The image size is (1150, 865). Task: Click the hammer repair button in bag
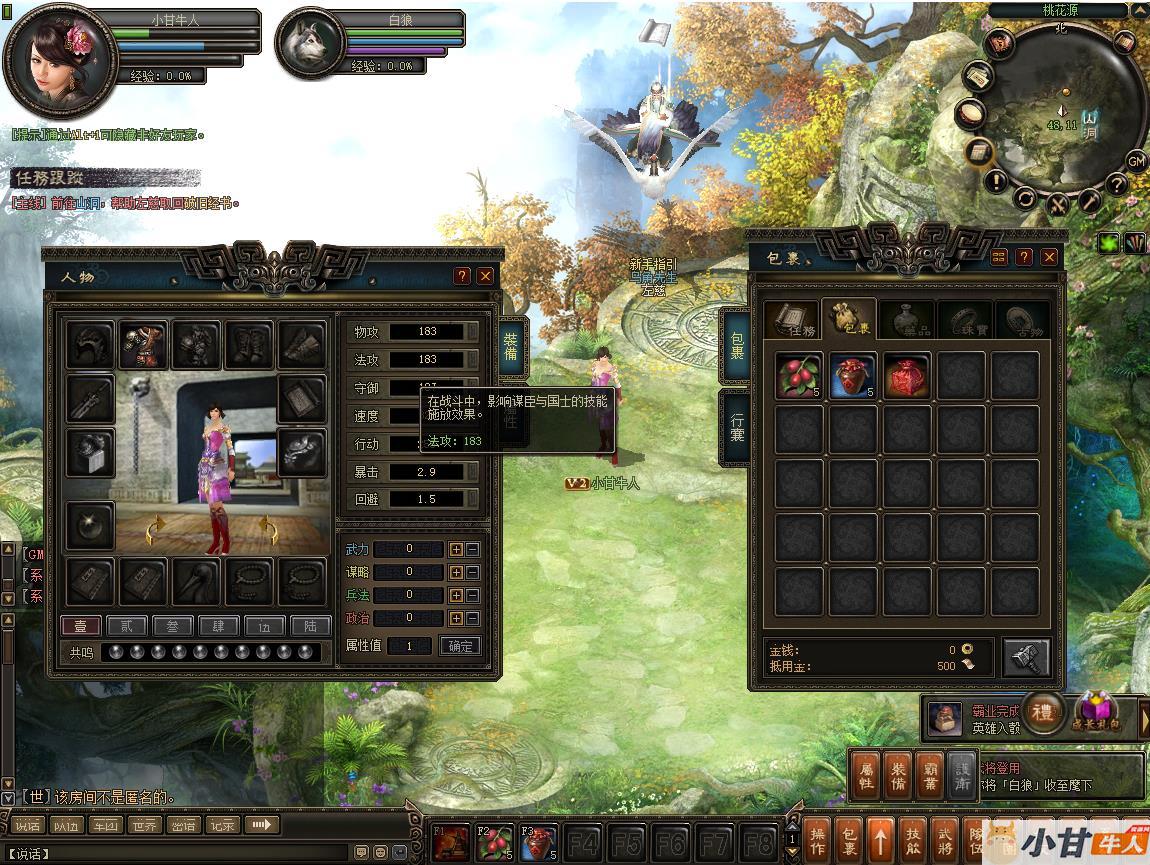(x=1026, y=657)
